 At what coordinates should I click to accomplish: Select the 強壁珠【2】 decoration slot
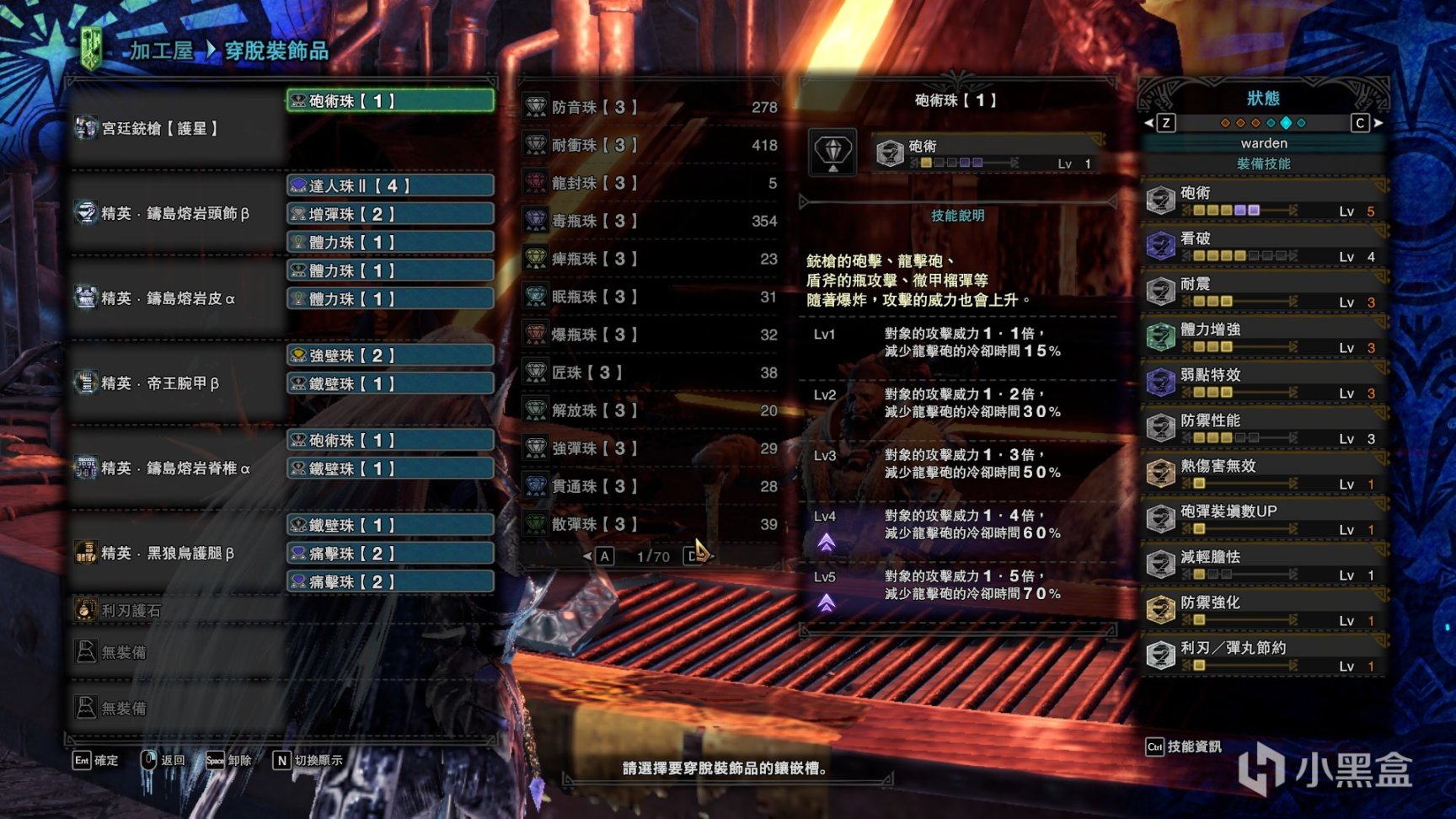(x=389, y=356)
